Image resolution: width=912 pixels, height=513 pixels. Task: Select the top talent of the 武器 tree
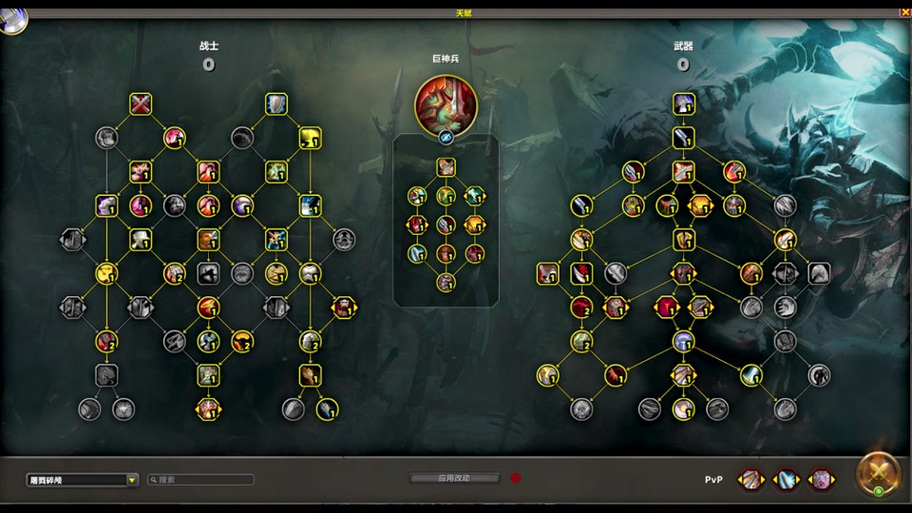684,104
